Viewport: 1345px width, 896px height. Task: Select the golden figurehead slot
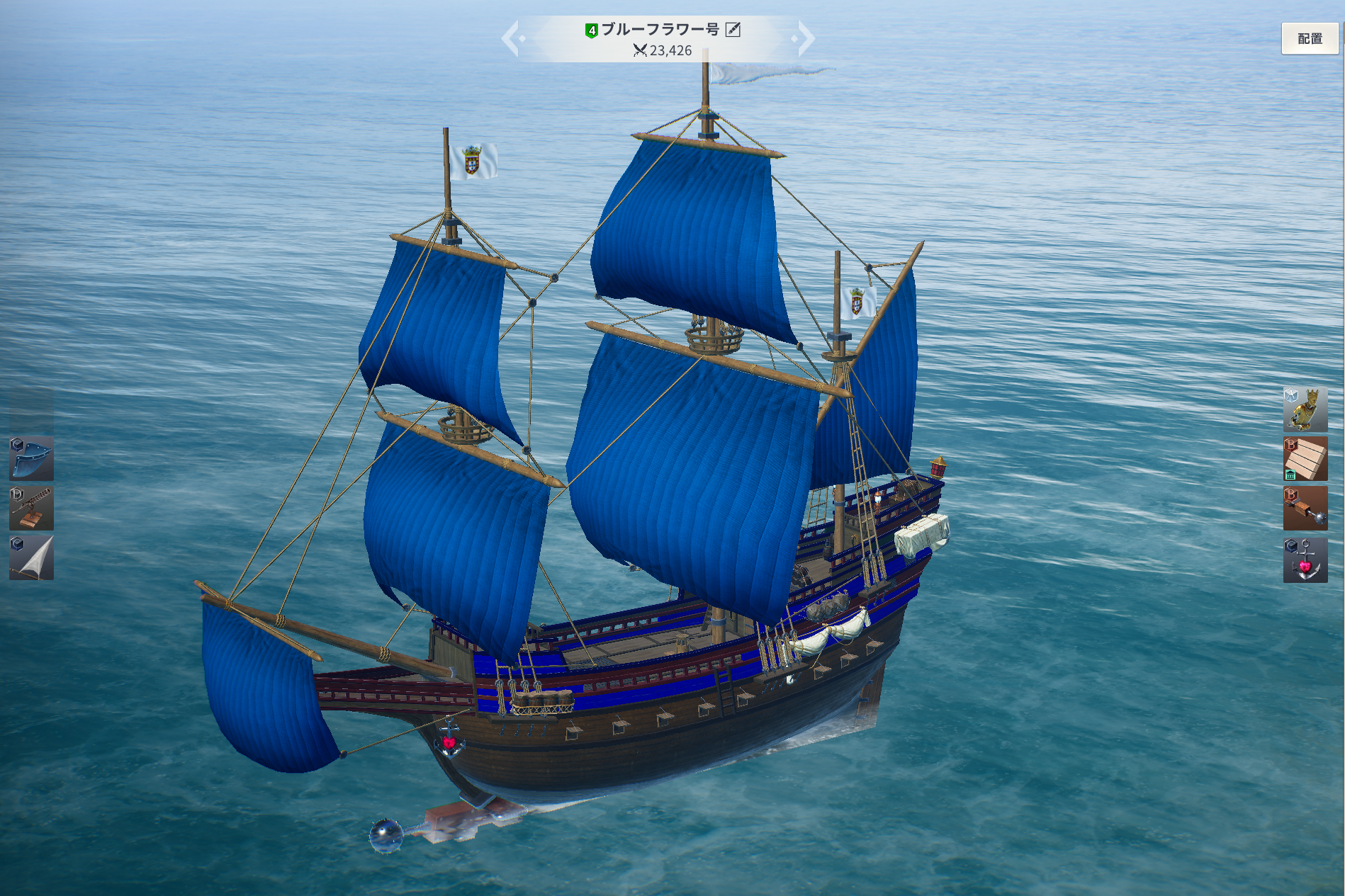pos(1305,409)
